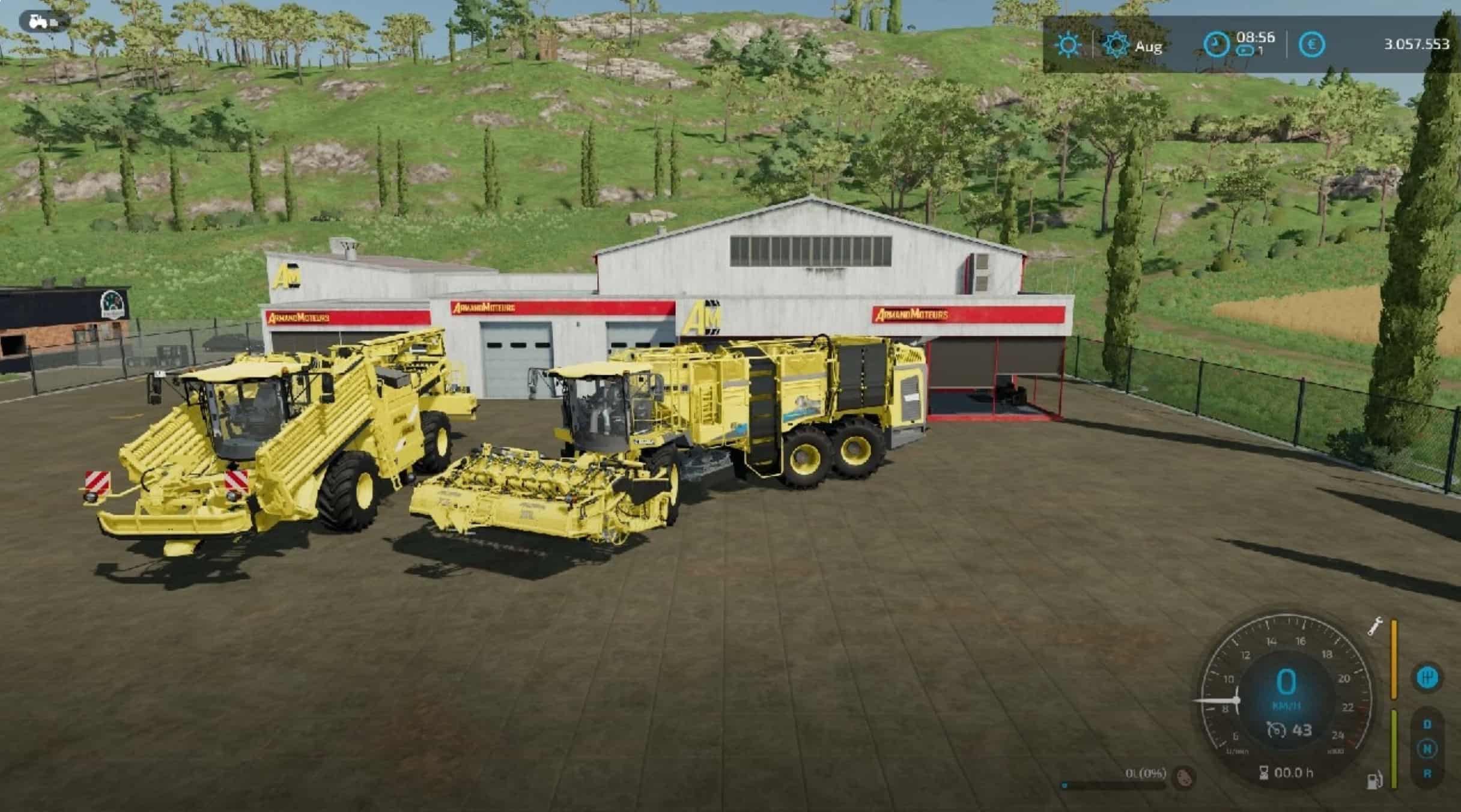Viewport: 1461px width, 812px height.
Task: Choose Neutral gear N
Action: click(x=1427, y=749)
